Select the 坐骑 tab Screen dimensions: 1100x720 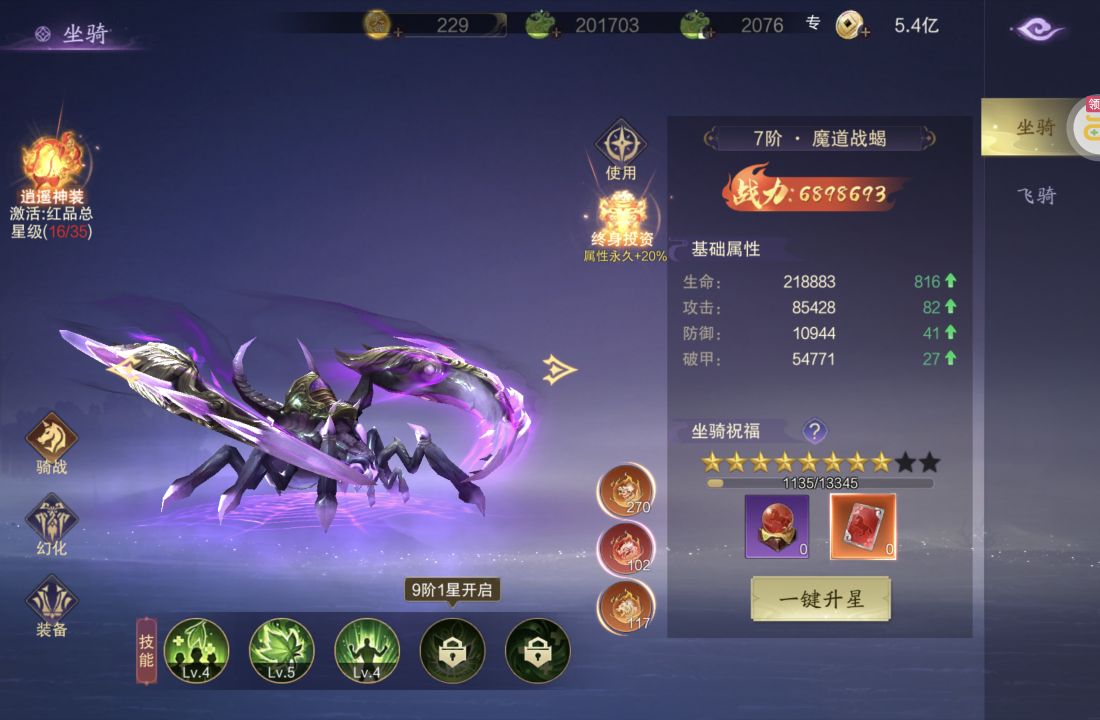pos(1034,127)
